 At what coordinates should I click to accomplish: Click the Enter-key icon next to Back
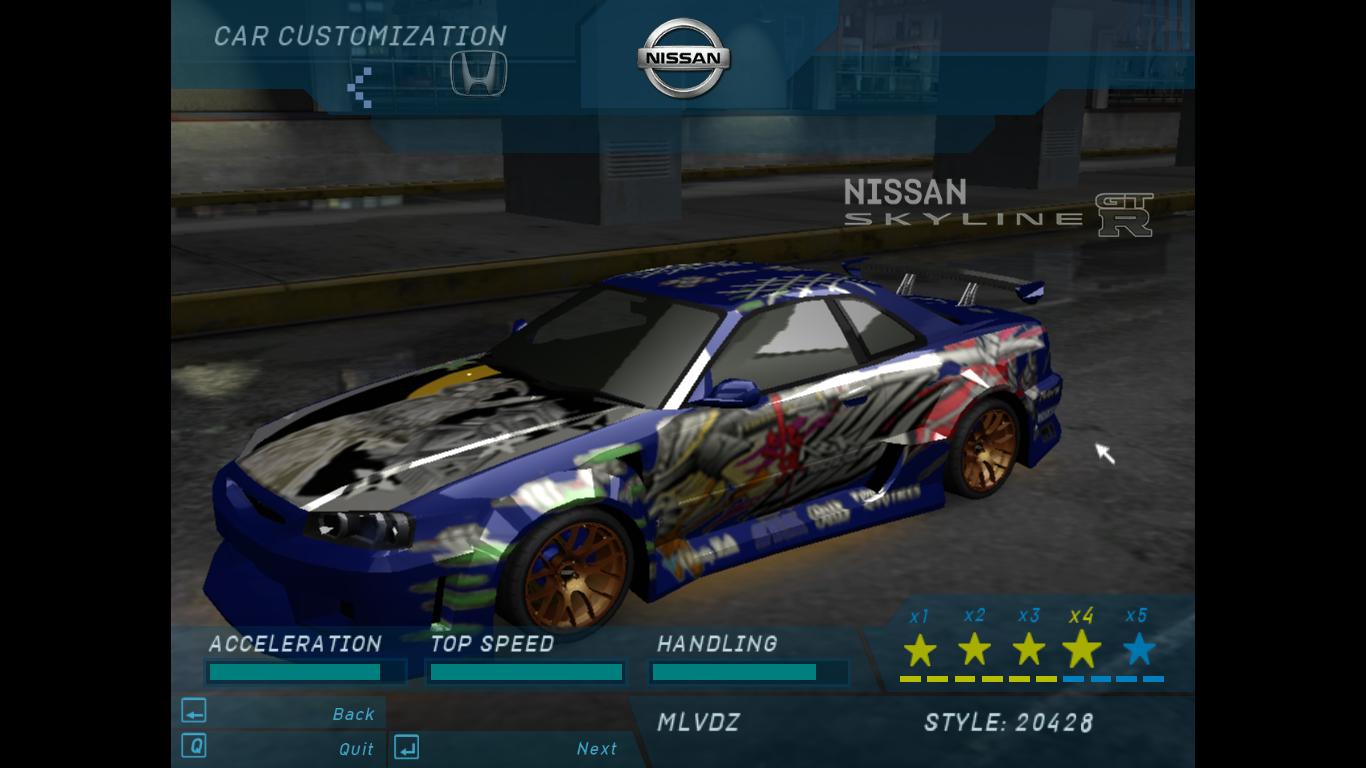point(192,711)
